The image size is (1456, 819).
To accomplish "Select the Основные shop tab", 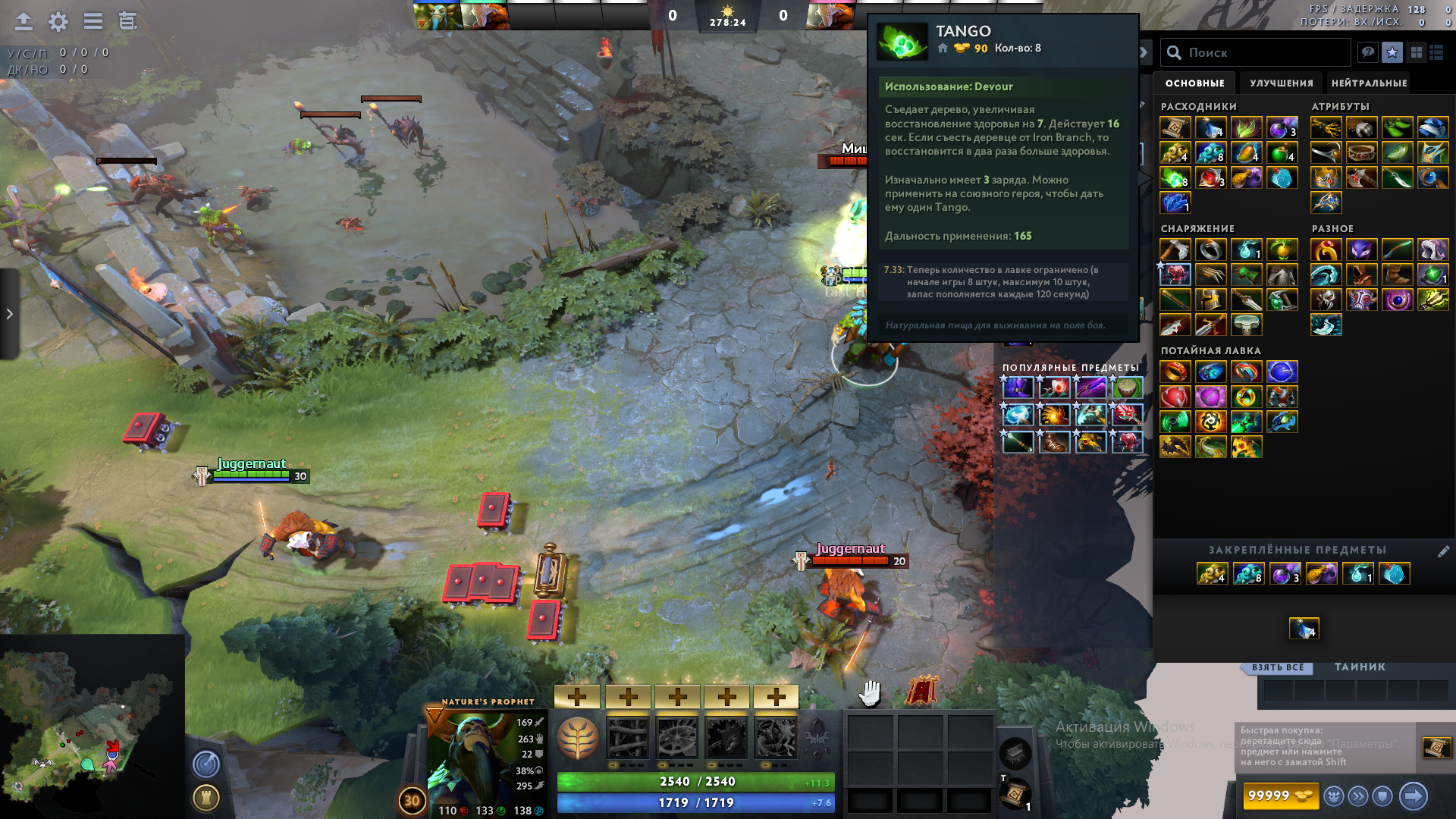I will coord(1194,83).
